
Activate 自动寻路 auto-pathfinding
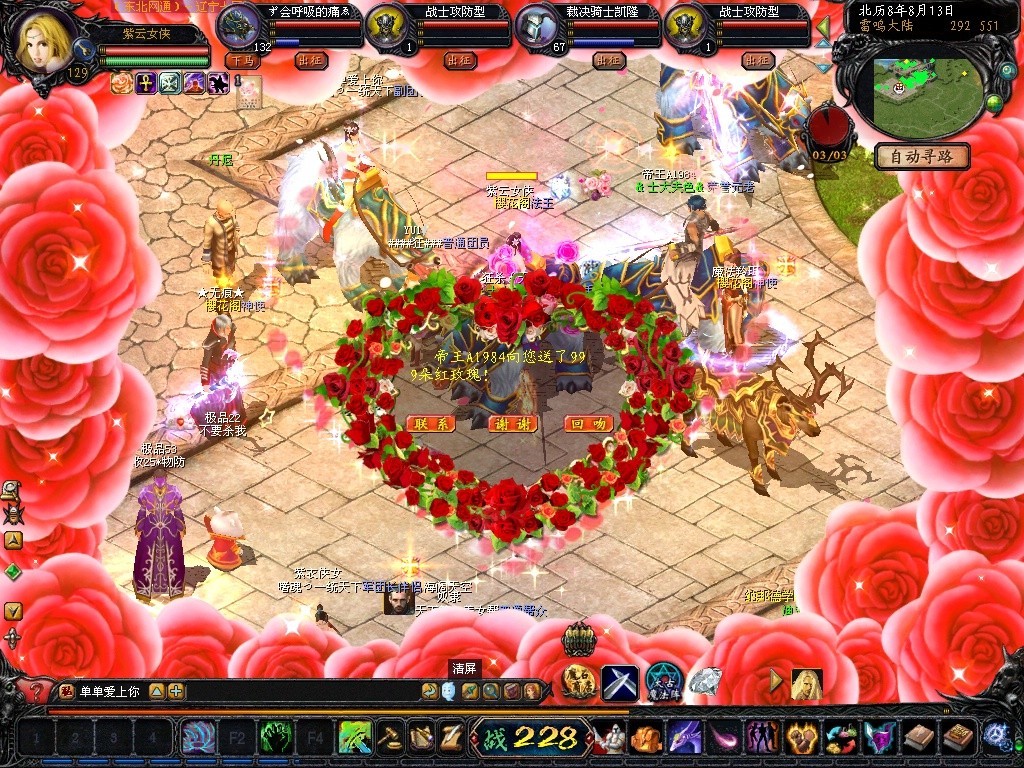tap(921, 157)
